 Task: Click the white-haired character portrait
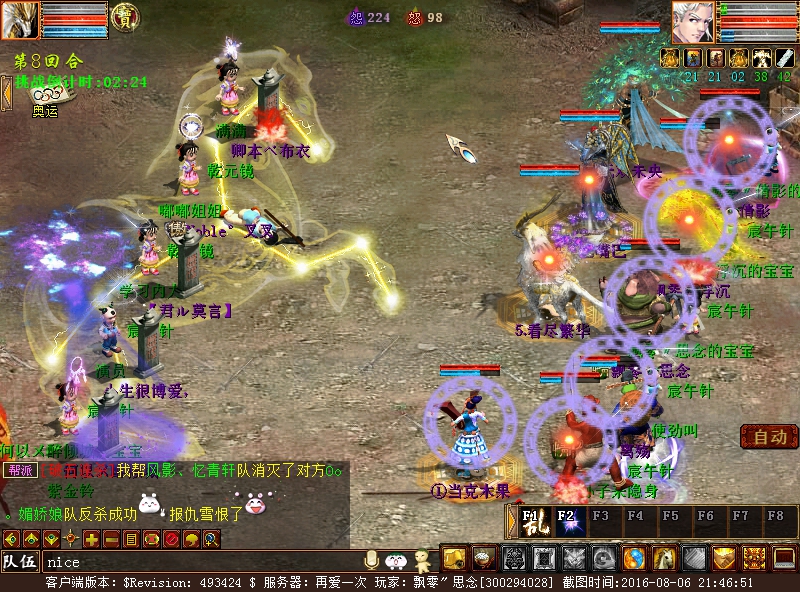coord(693,22)
